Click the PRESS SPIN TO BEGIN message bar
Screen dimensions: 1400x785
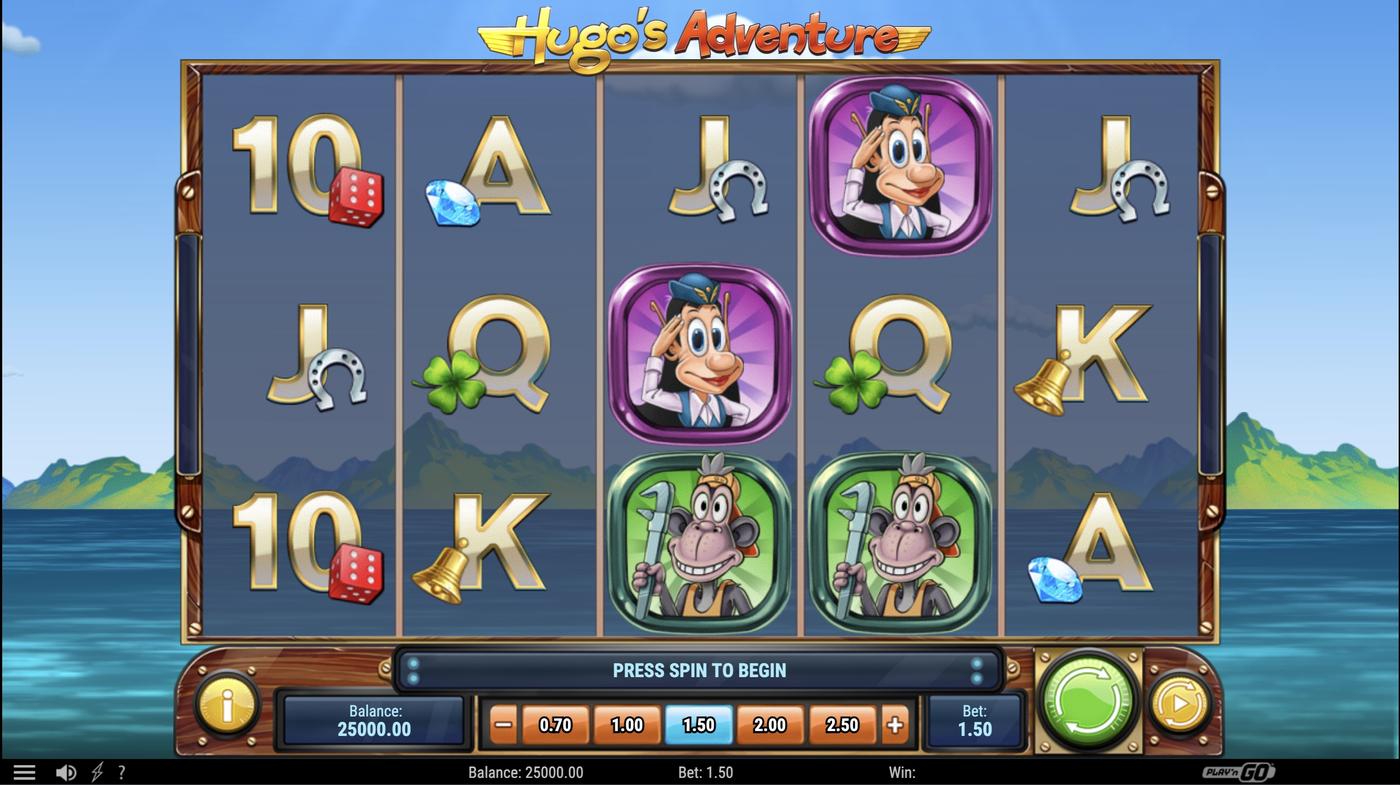(x=699, y=670)
